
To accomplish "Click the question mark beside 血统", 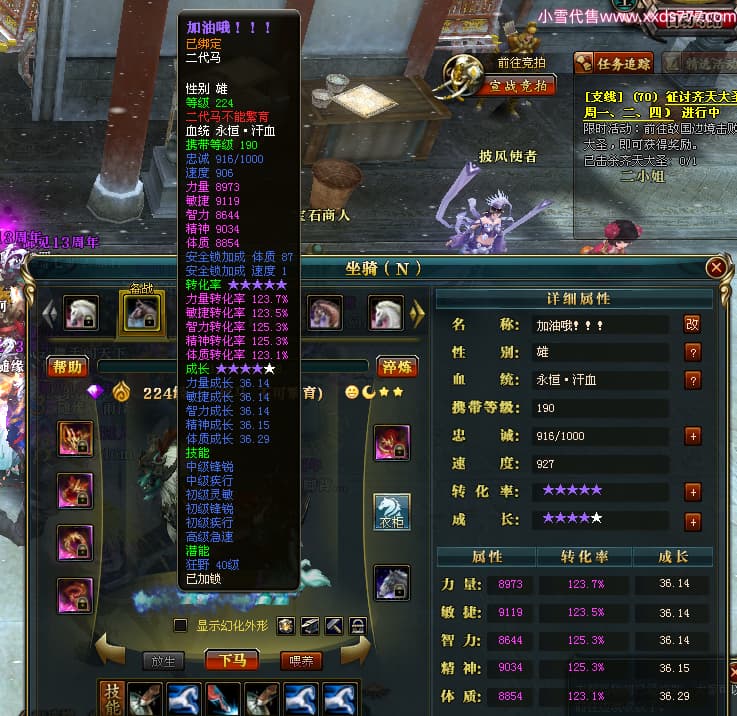I will click(x=692, y=380).
